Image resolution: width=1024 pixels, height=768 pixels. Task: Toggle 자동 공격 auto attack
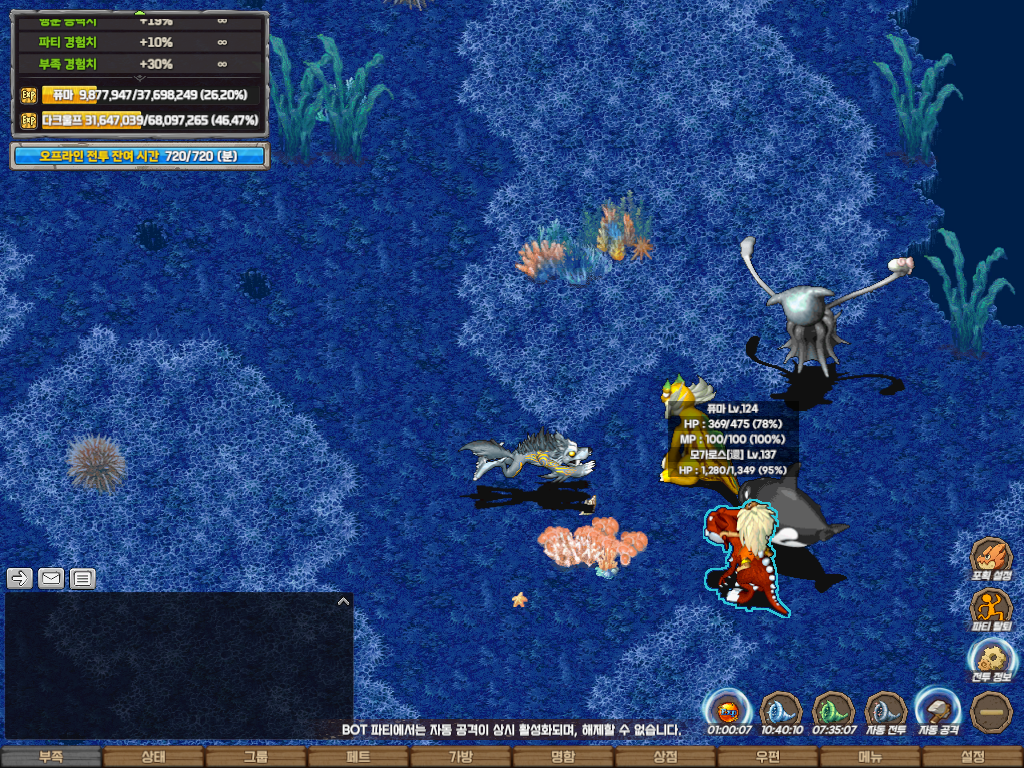point(938,711)
